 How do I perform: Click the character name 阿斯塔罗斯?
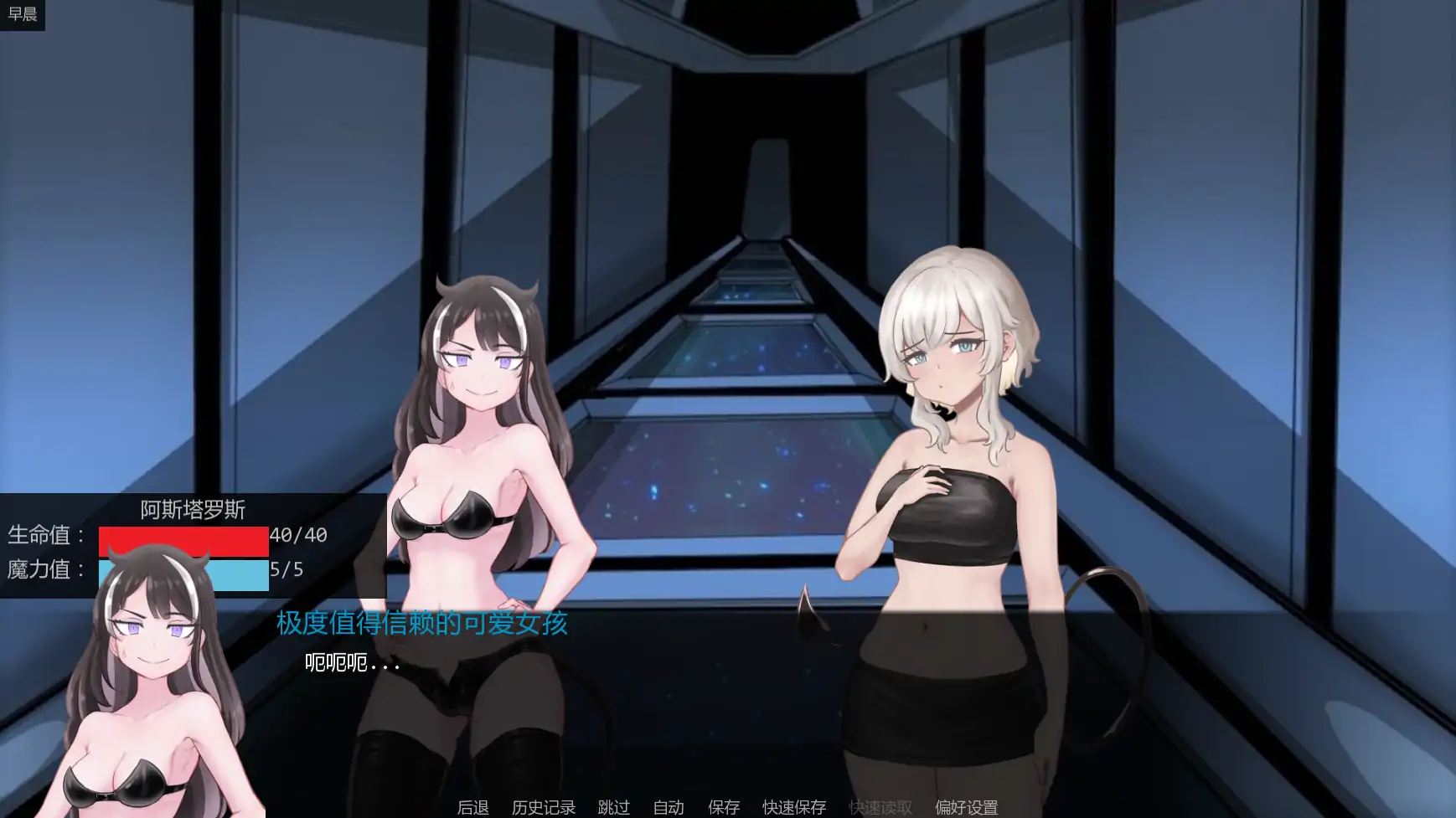[191, 510]
